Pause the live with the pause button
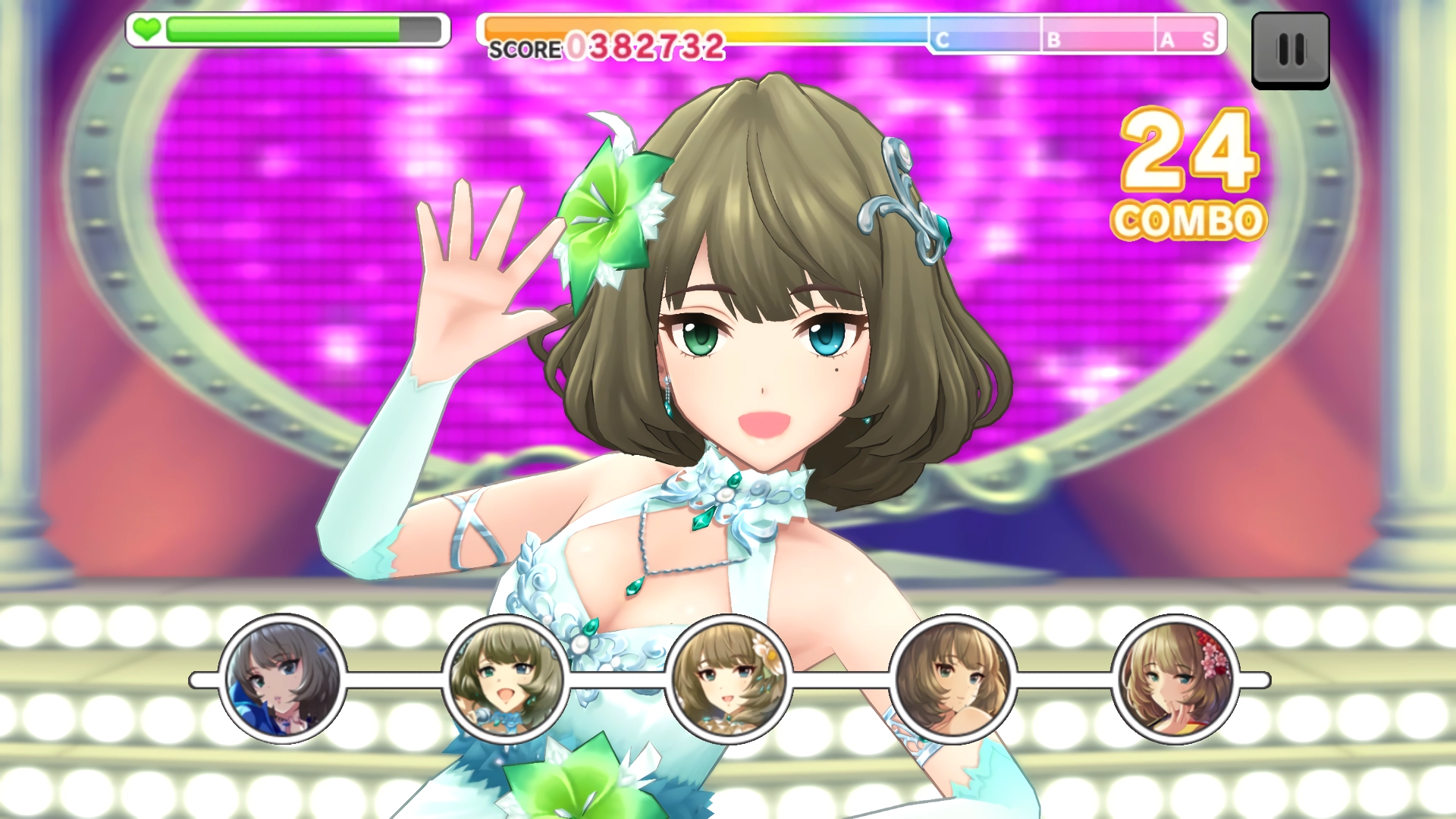1456x819 pixels. point(1290,51)
